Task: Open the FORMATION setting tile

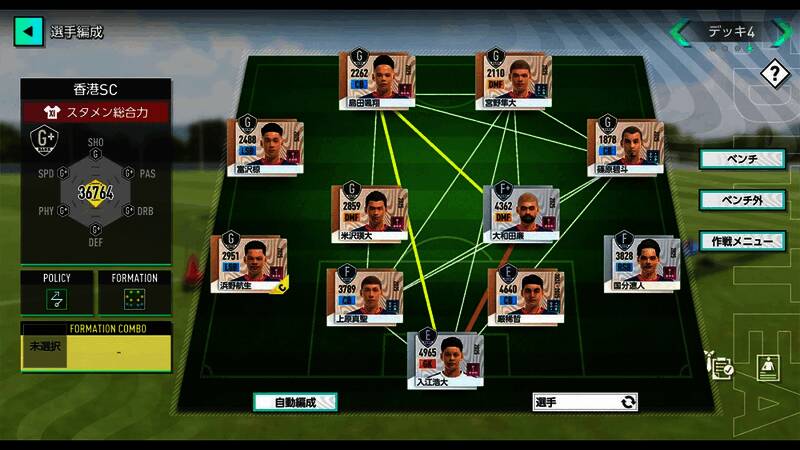Action: coord(134,293)
